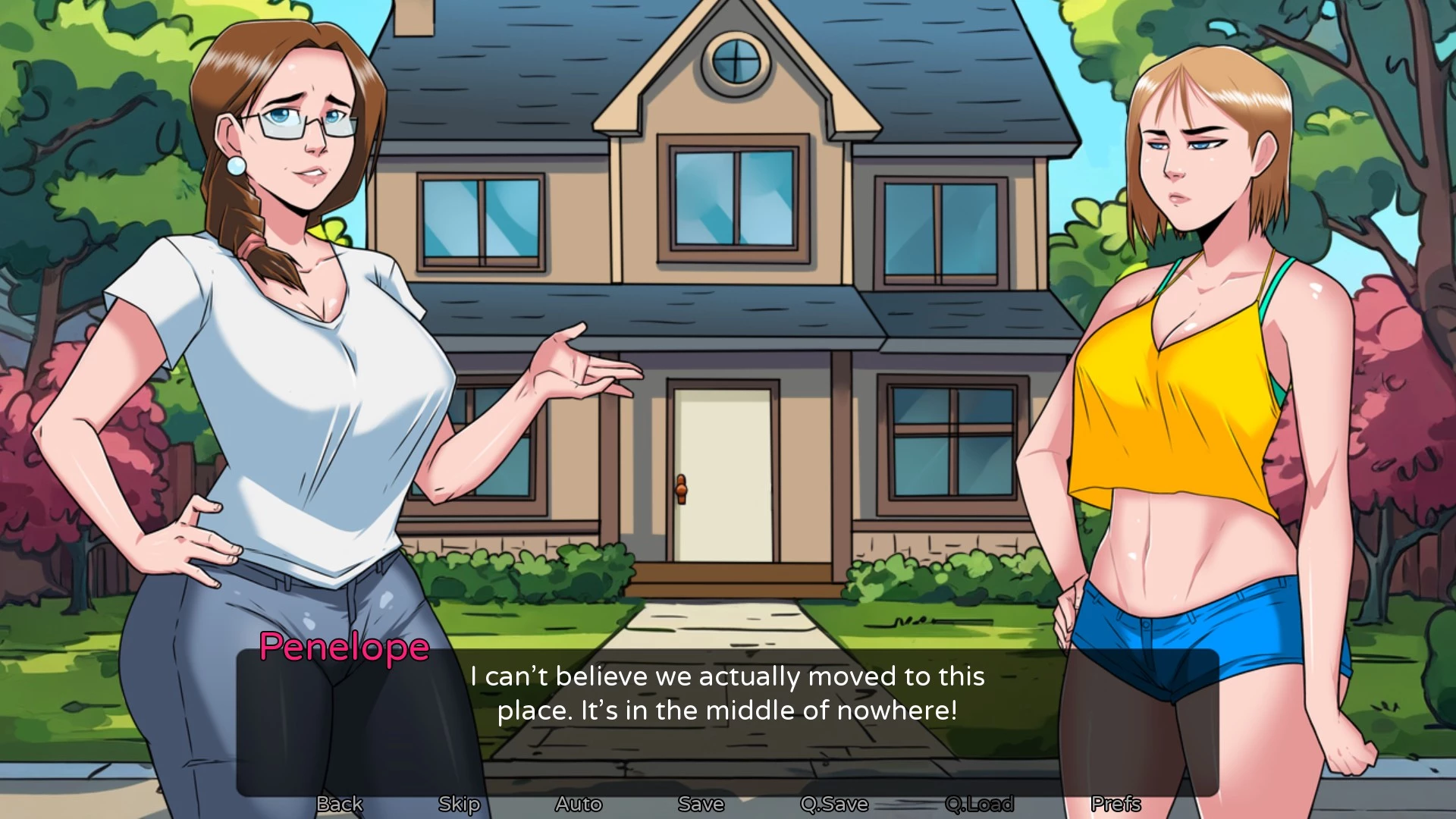
Task: Toggle Auto advance mode
Action: [x=579, y=804]
